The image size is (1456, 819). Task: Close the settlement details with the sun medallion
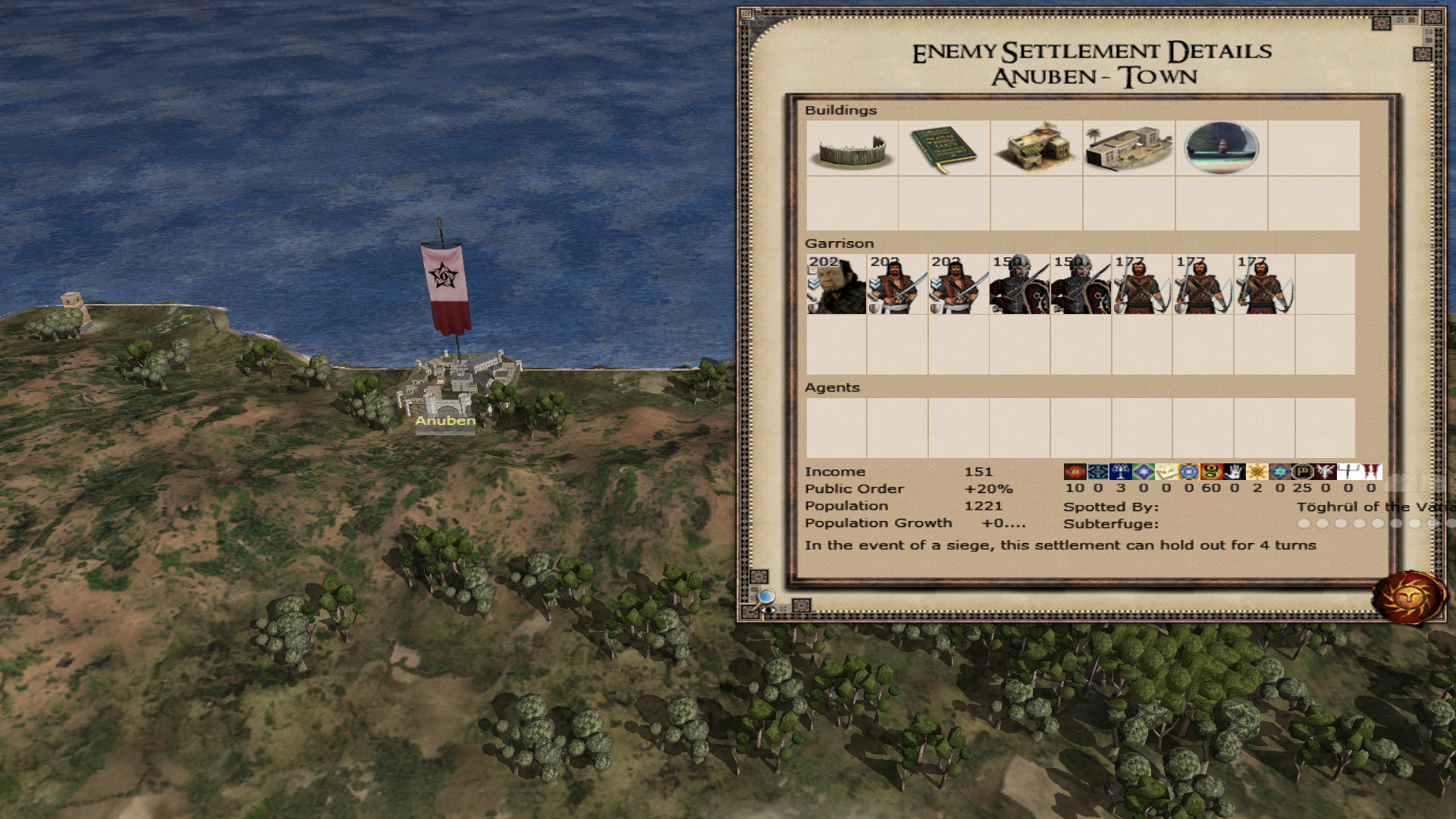point(1408,598)
